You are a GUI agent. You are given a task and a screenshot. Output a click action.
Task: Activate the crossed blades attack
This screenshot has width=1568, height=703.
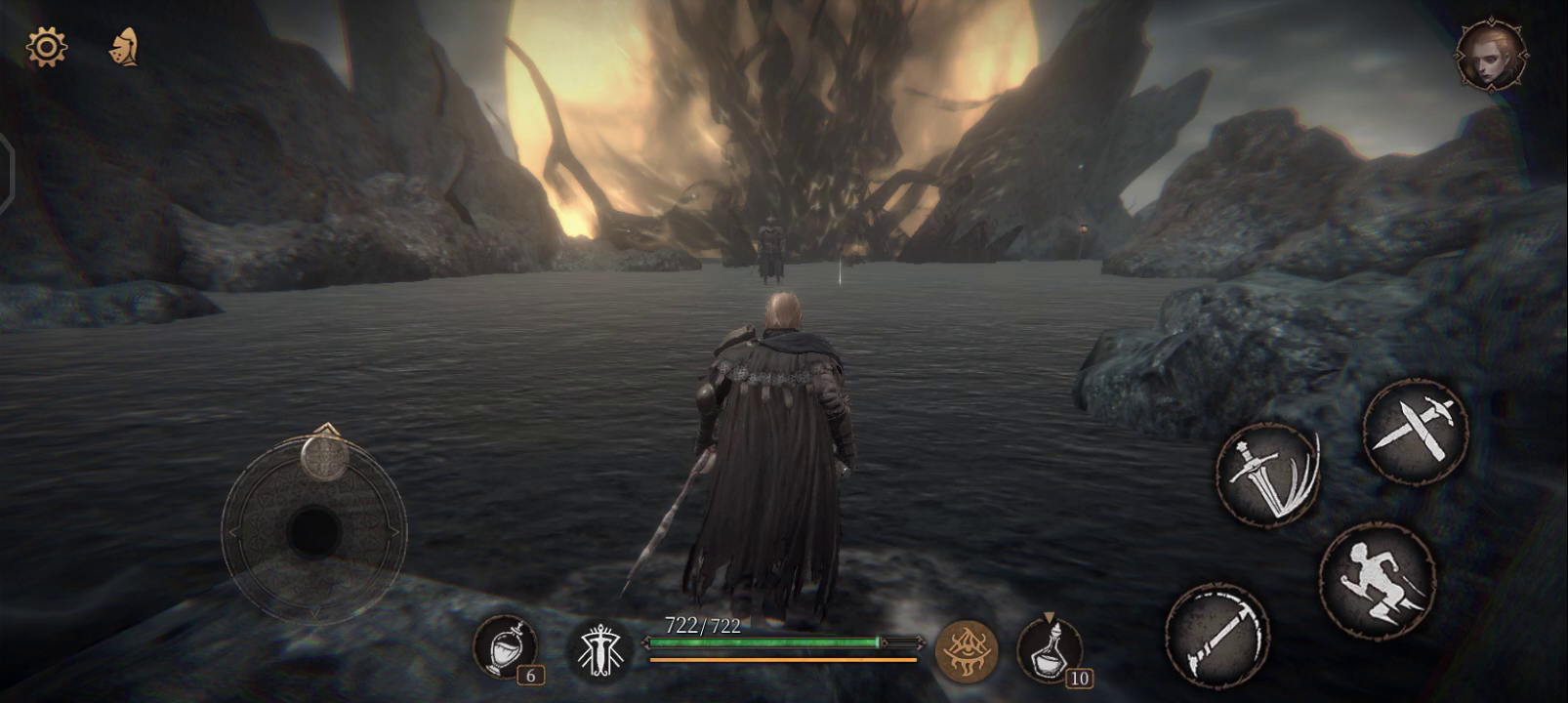pos(1415,431)
